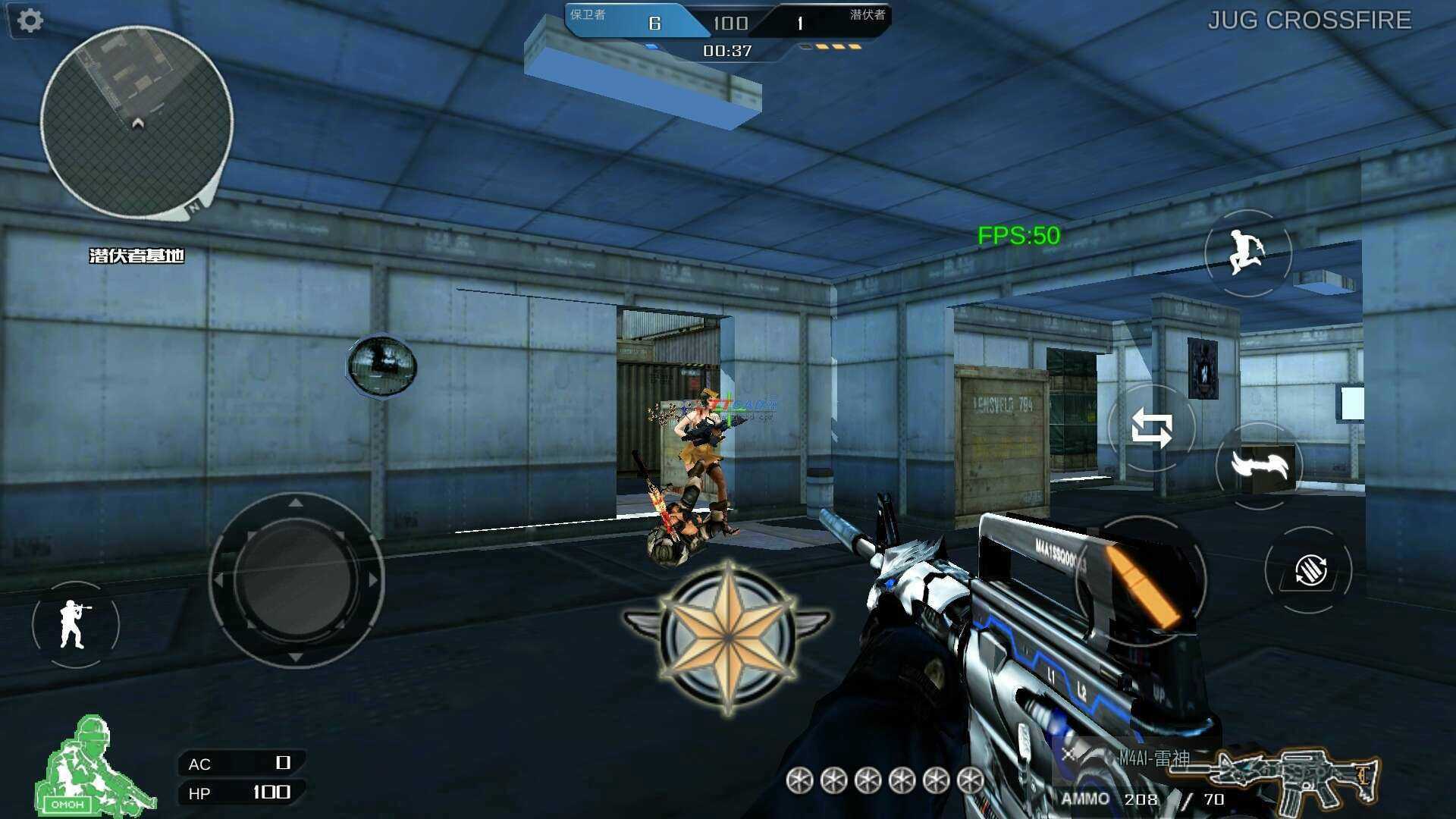
Task: Tap the reload magazine button
Action: [x=1309, y=570]
